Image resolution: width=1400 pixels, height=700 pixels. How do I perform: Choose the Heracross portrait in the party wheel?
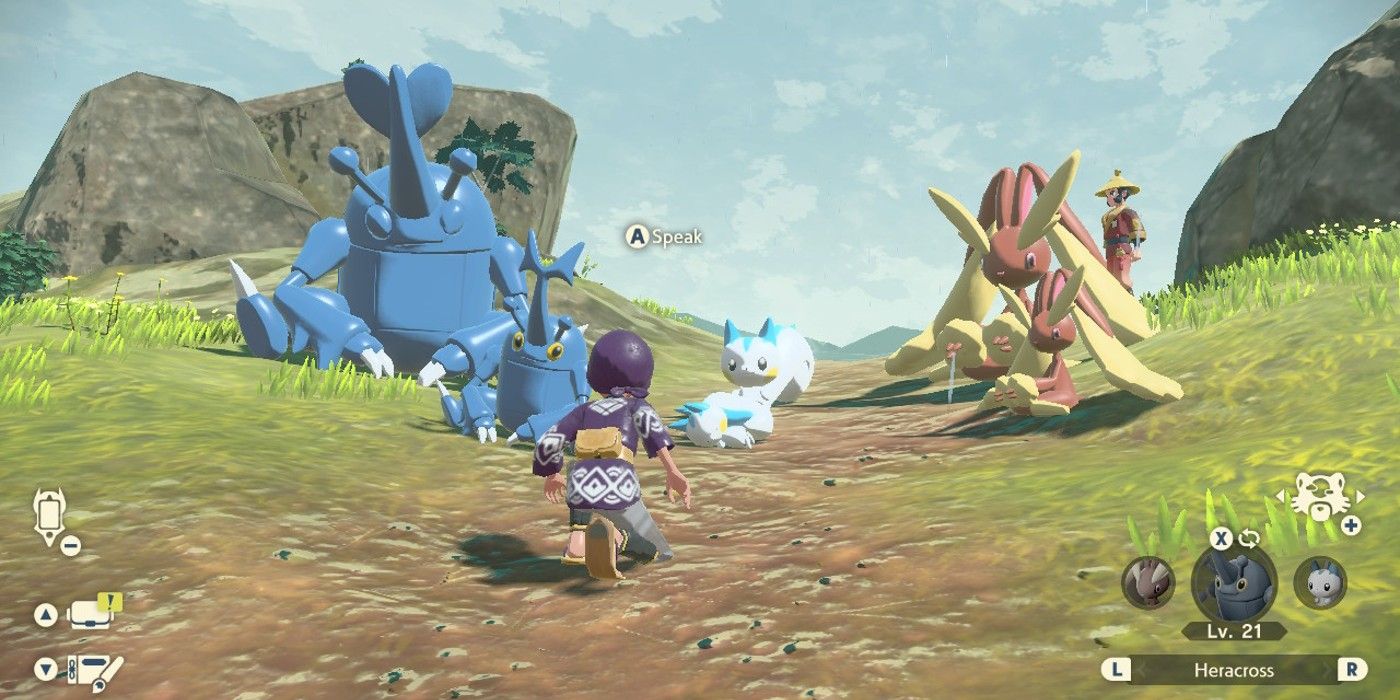(1233, 585)
